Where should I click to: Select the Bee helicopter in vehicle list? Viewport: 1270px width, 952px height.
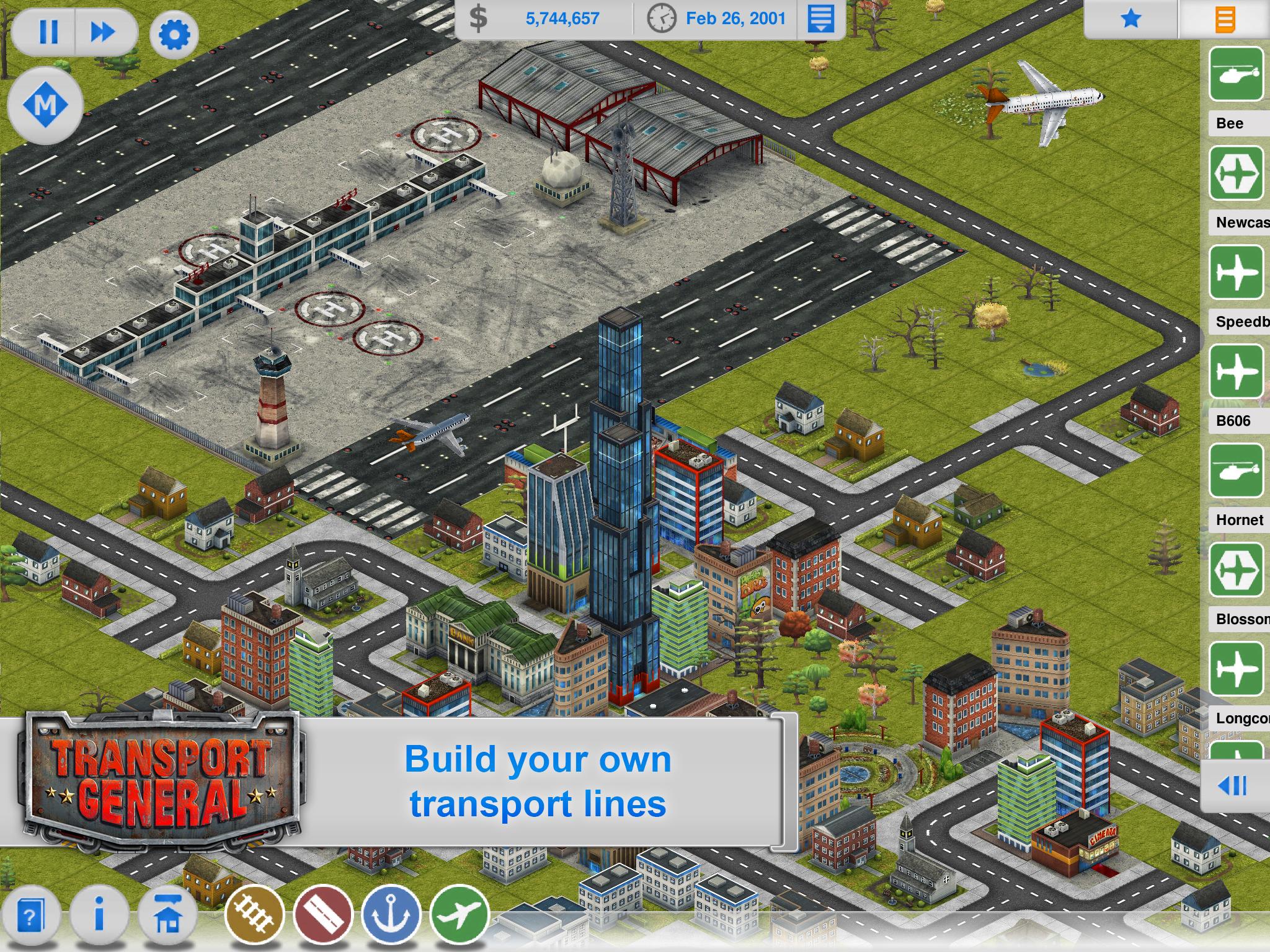click(1236, 74)
